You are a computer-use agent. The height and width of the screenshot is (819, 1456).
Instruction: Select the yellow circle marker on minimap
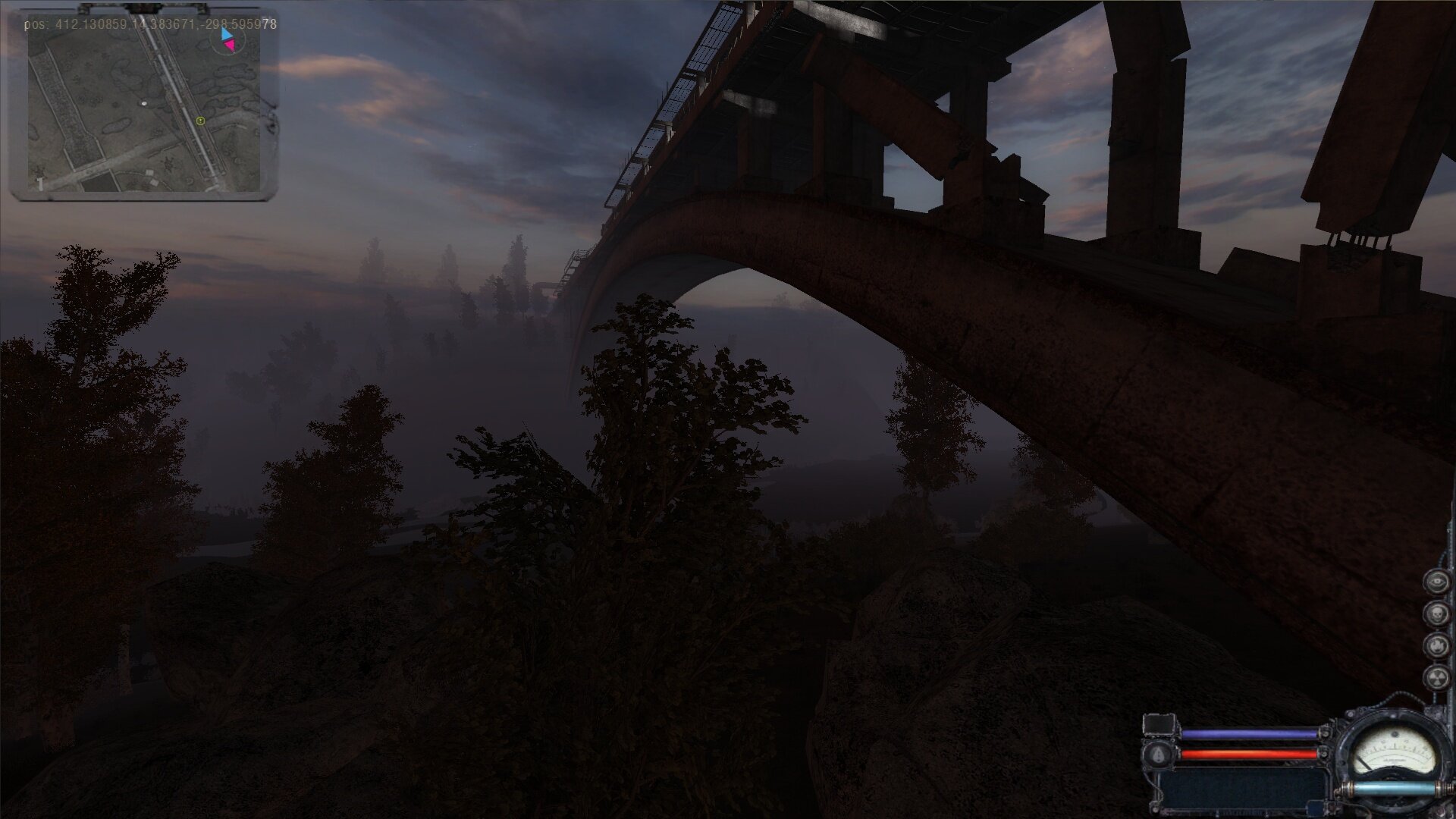click(x=200, y=121)
